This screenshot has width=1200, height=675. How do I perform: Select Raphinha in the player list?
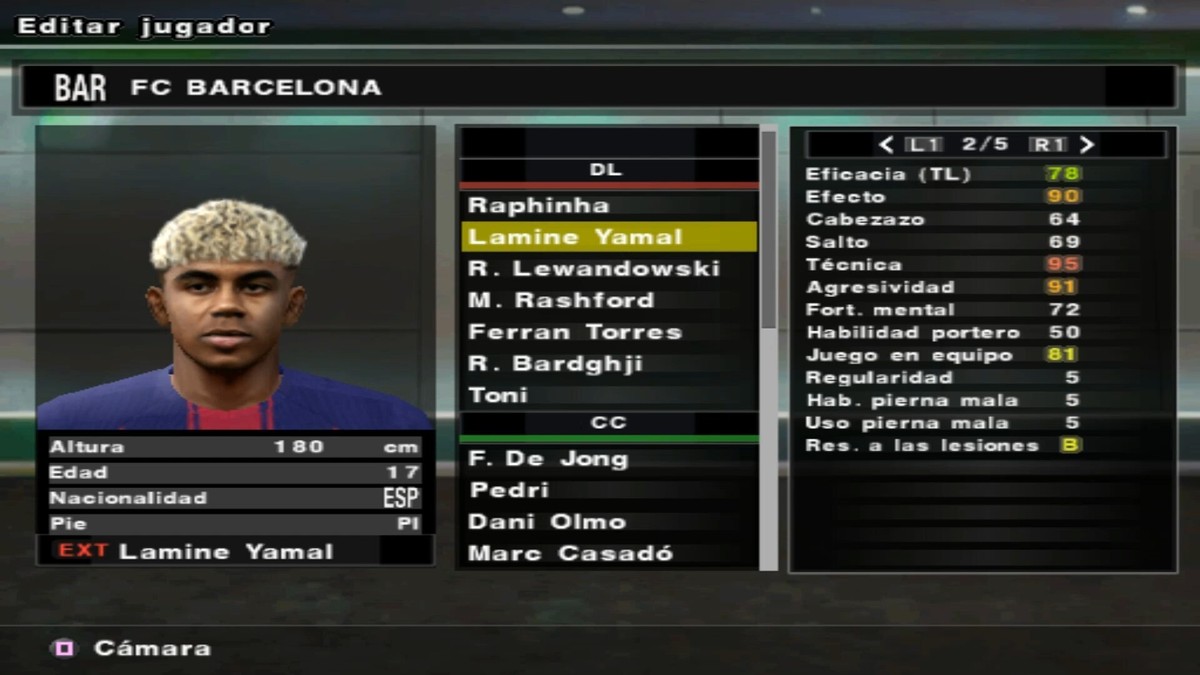coord(539,206)
